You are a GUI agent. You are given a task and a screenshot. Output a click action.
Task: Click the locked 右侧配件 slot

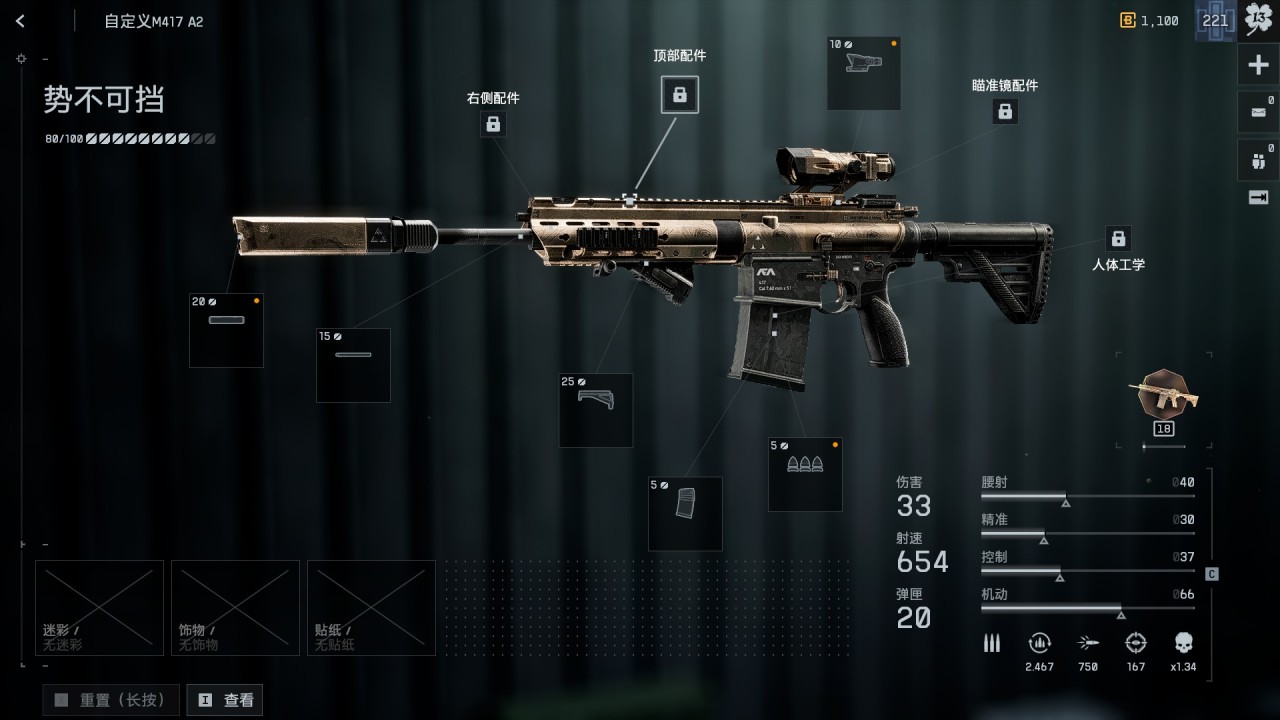click(493, 124)
